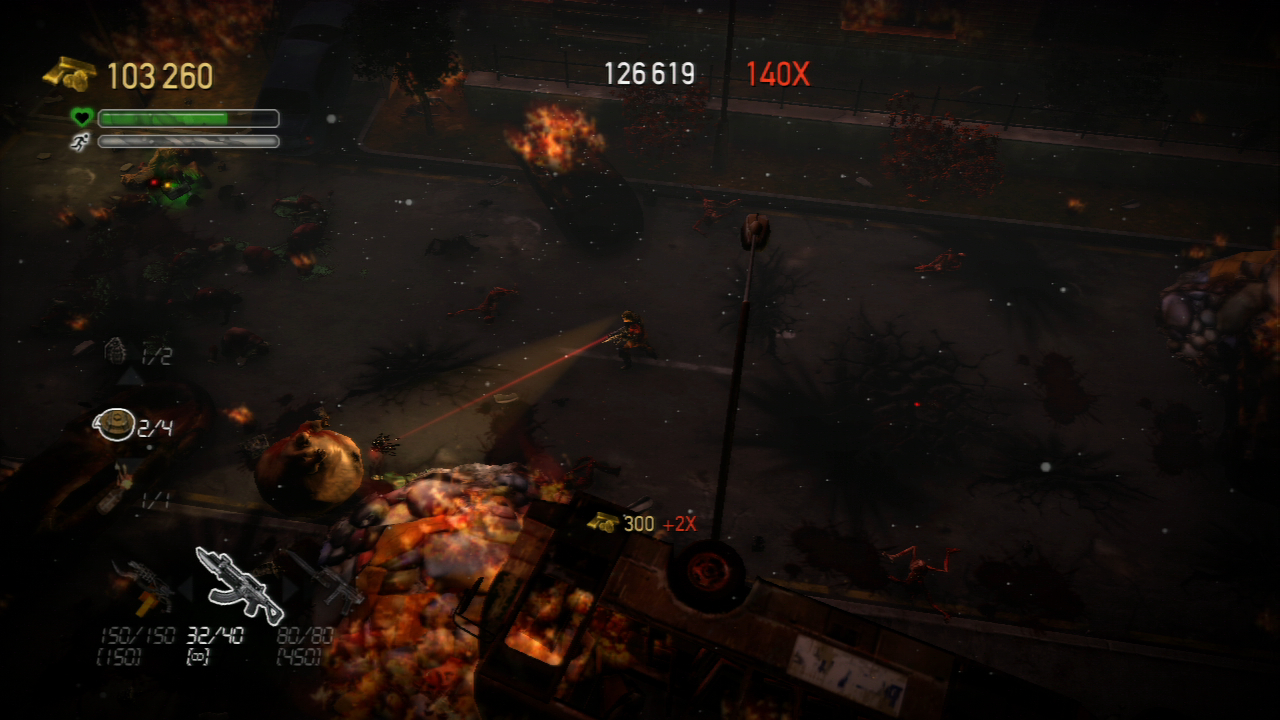
Task: Select the grenade item icon
Action: [x=116, y=351]
